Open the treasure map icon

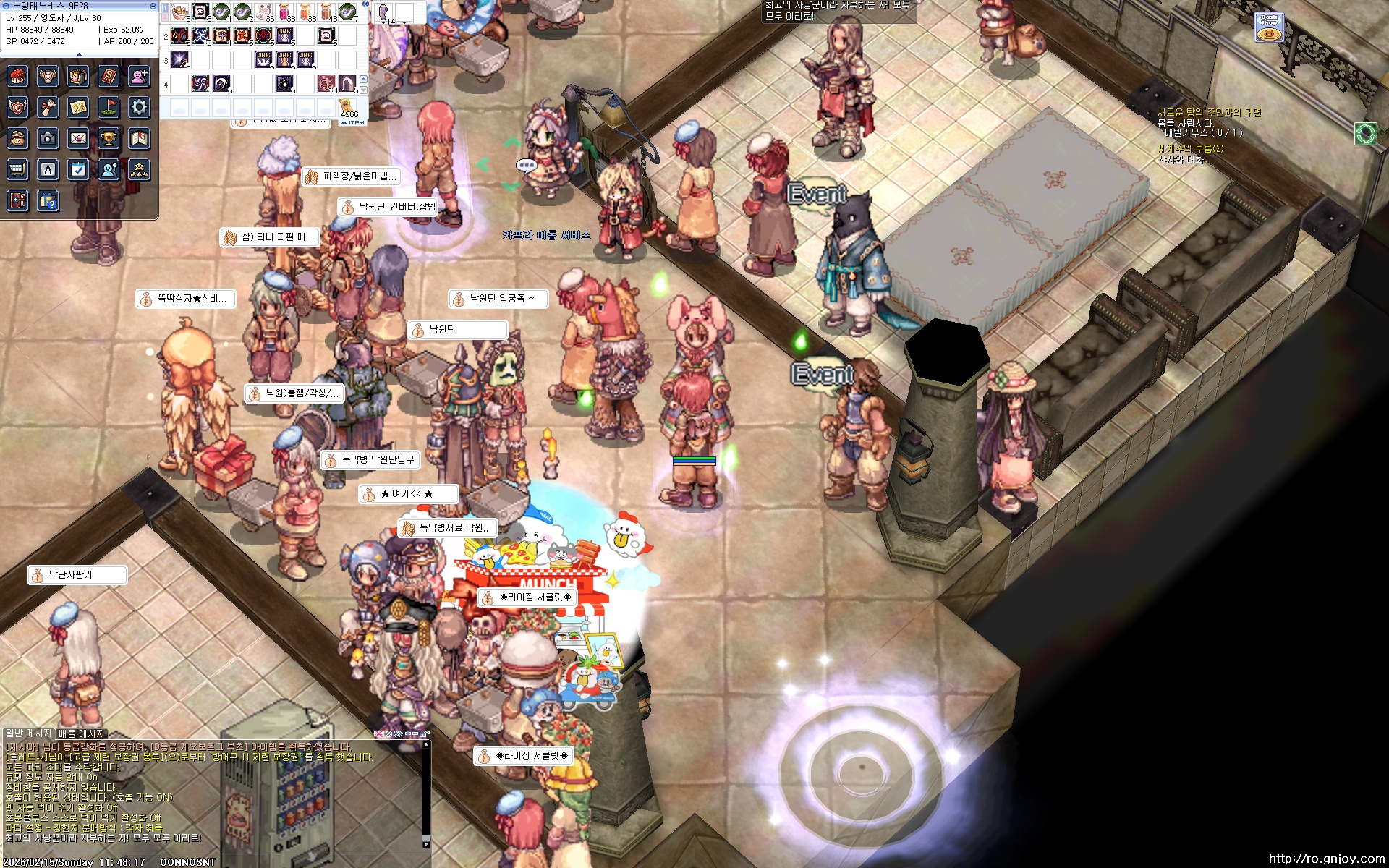[x=78, y=108]
